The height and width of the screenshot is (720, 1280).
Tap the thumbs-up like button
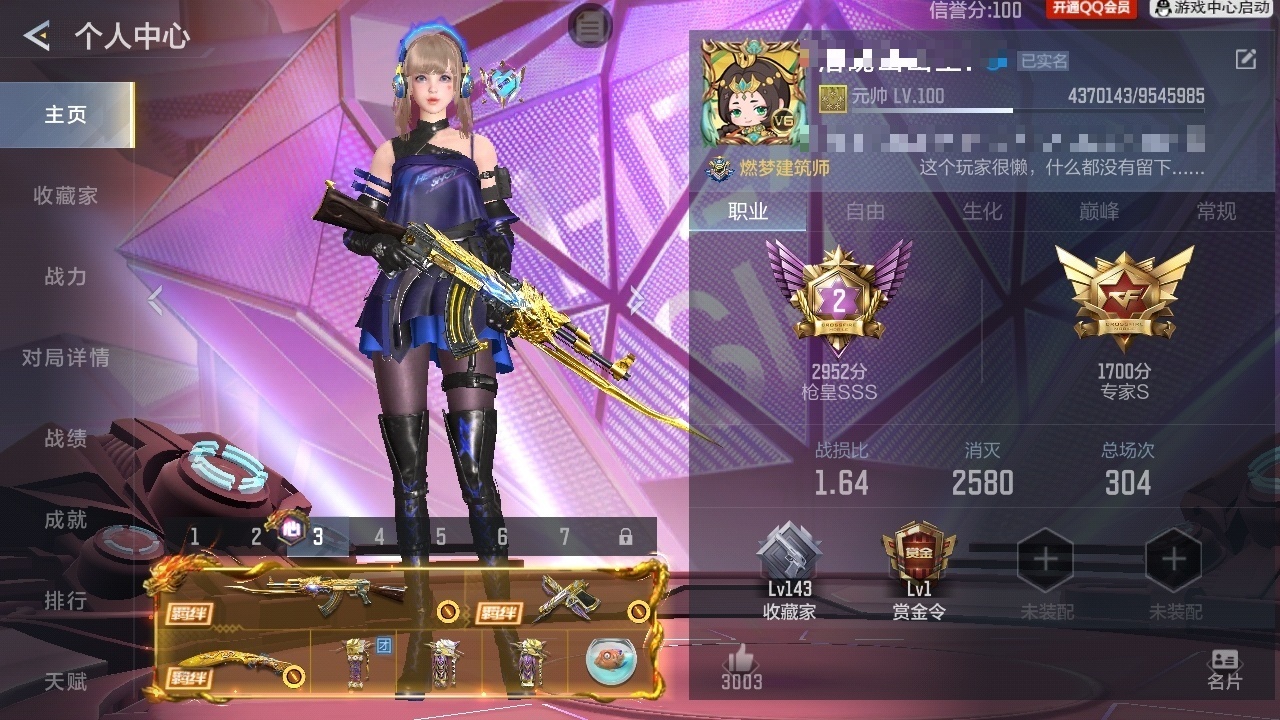(741, 663)
